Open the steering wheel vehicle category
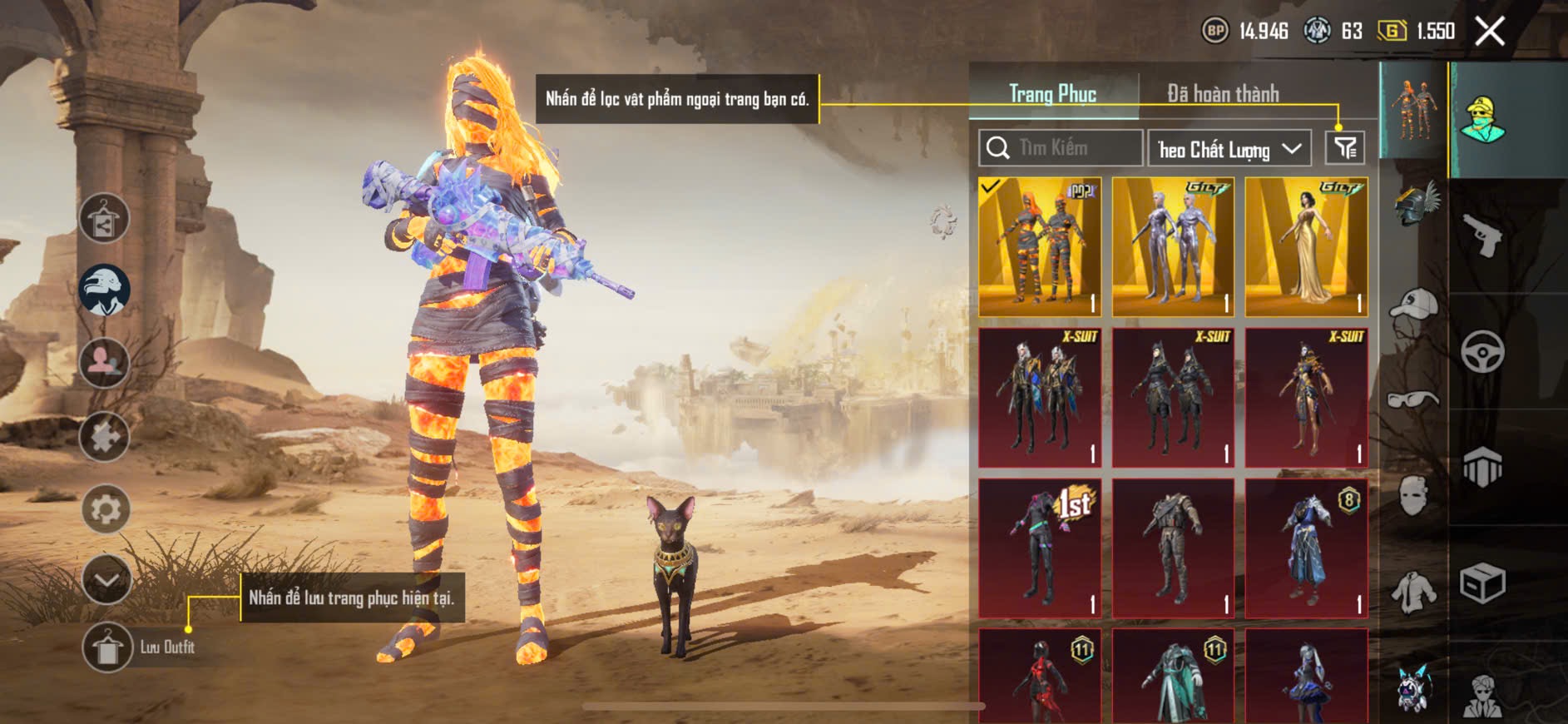 pos(1482,352)
